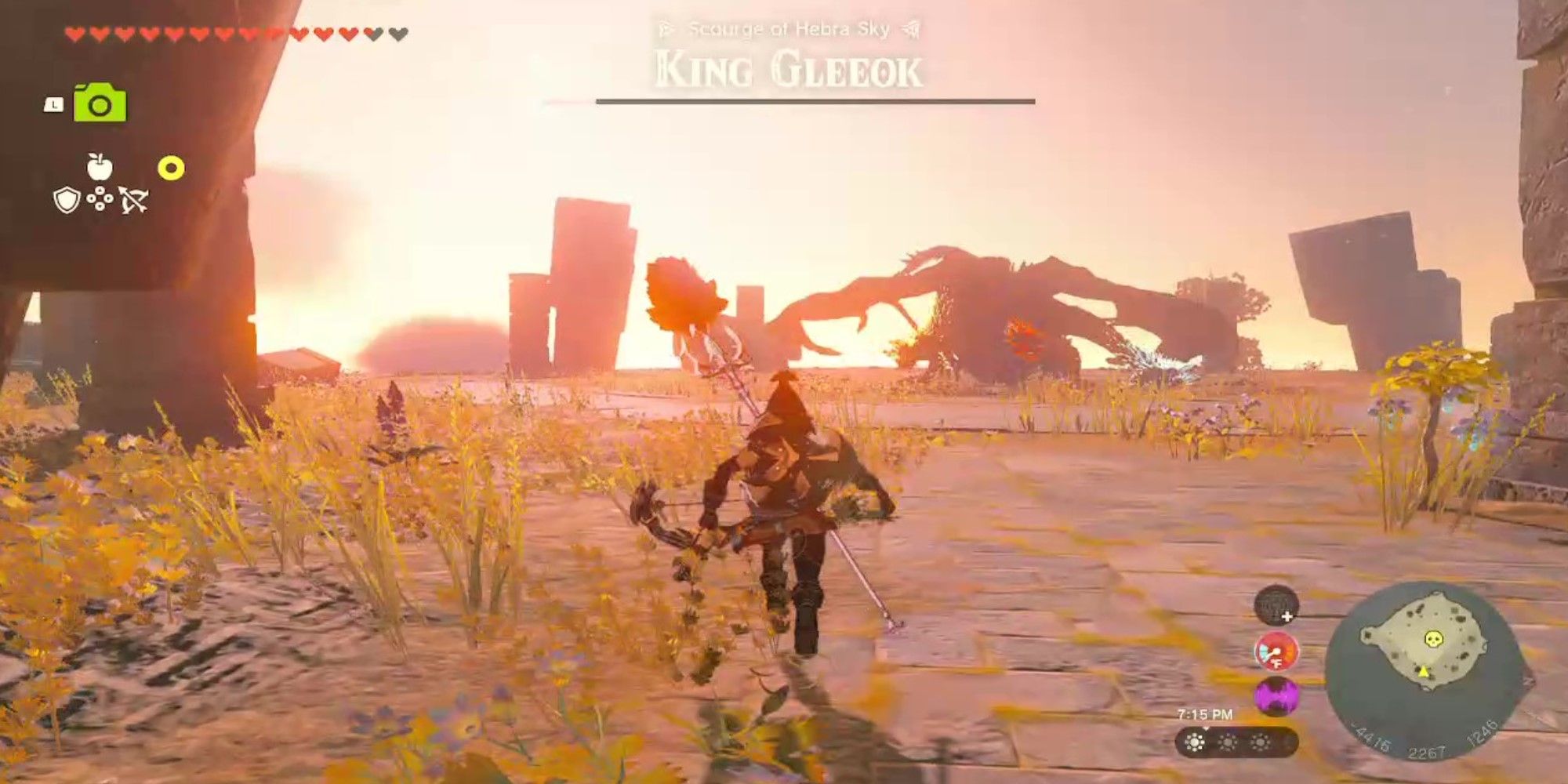The height and width of the screenshot is (784, 1568).
Task: Select the camera ability icon
Action: [x=100, y=103]
